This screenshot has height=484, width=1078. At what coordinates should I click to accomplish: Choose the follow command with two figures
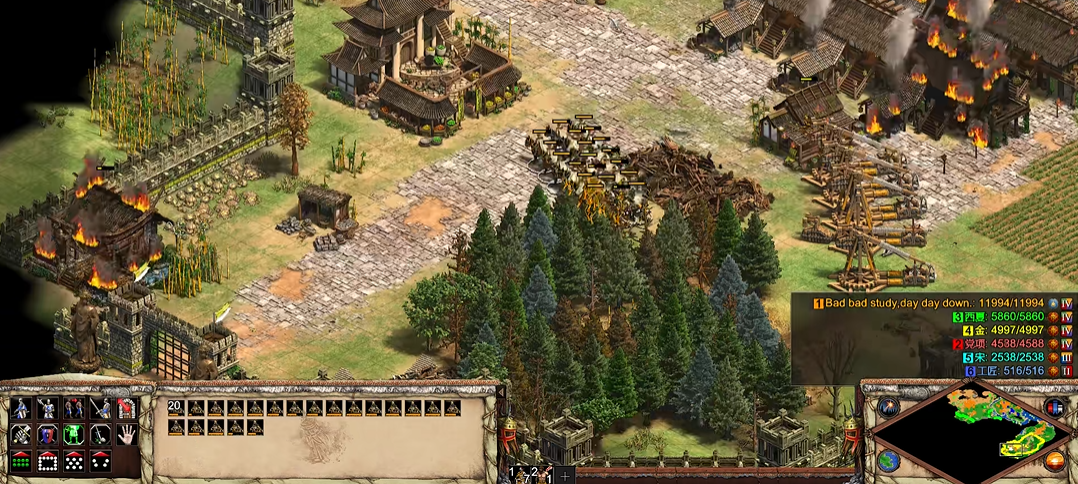[73, 408]
